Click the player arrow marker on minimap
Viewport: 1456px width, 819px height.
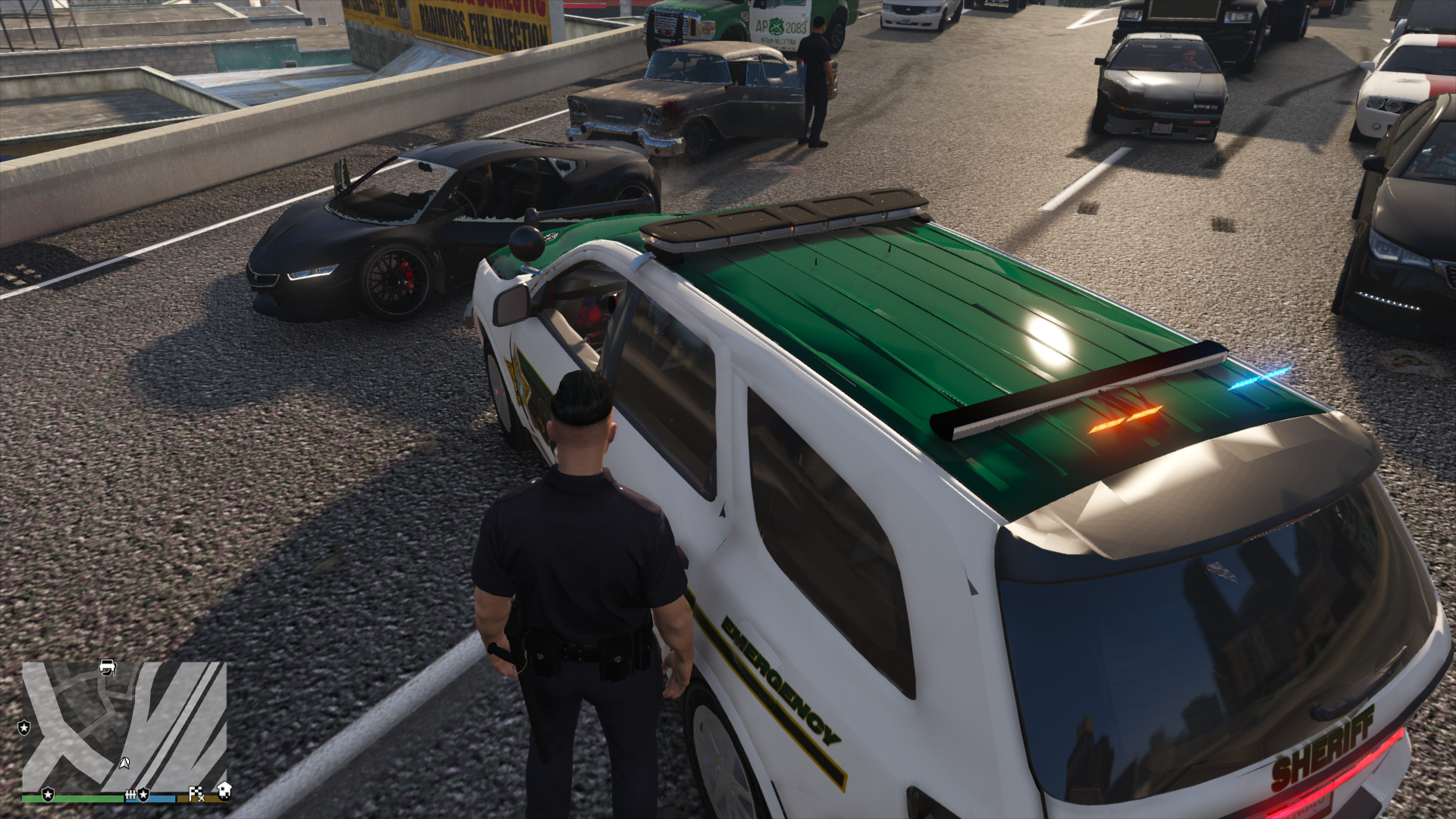124,762
